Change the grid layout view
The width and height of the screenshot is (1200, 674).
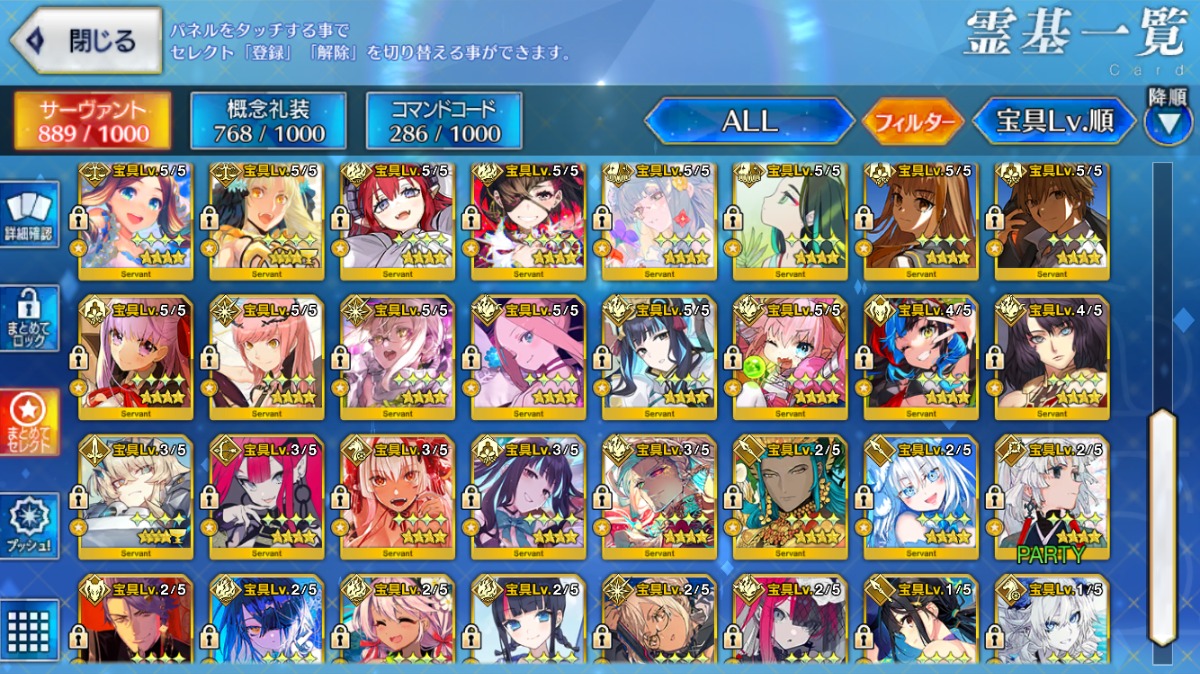coord(29,628)
